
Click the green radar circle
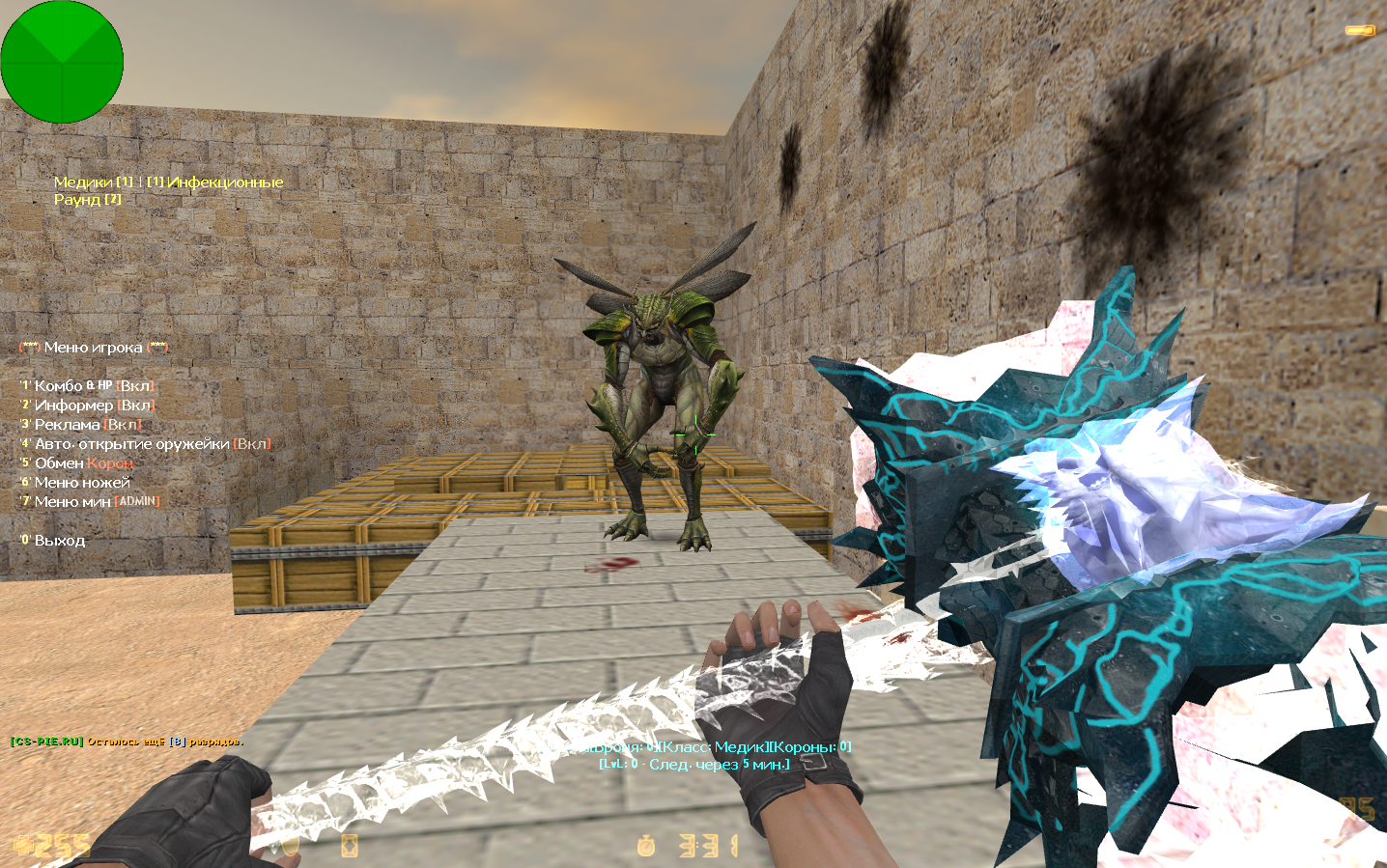(62, 62)
